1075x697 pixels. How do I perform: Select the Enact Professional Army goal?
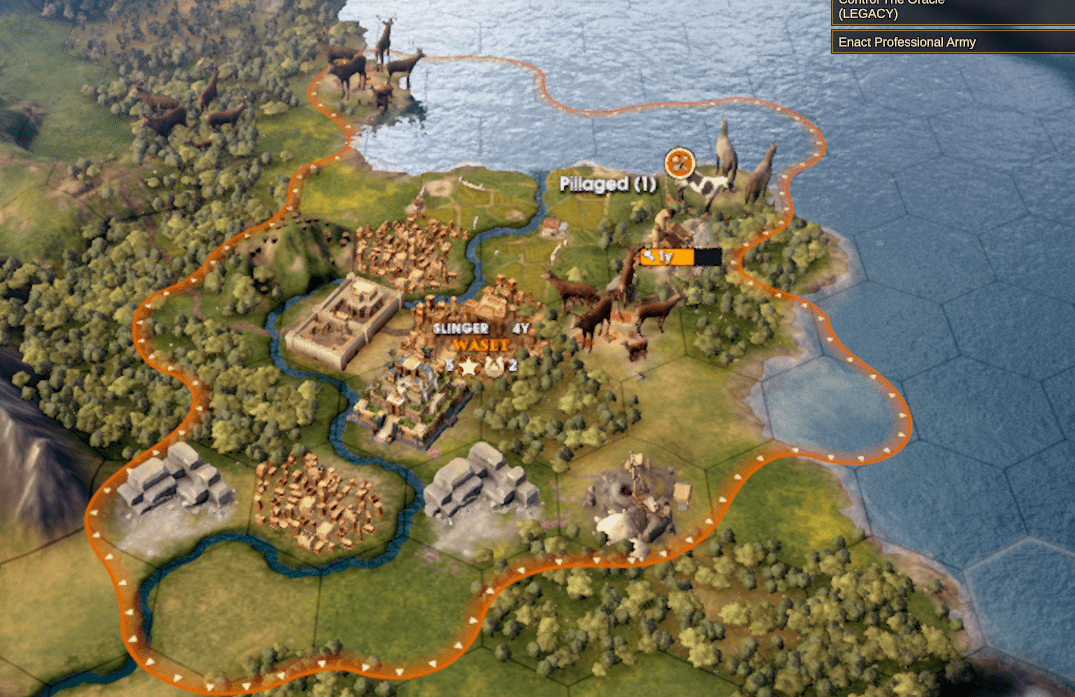[x=952, y=42]
